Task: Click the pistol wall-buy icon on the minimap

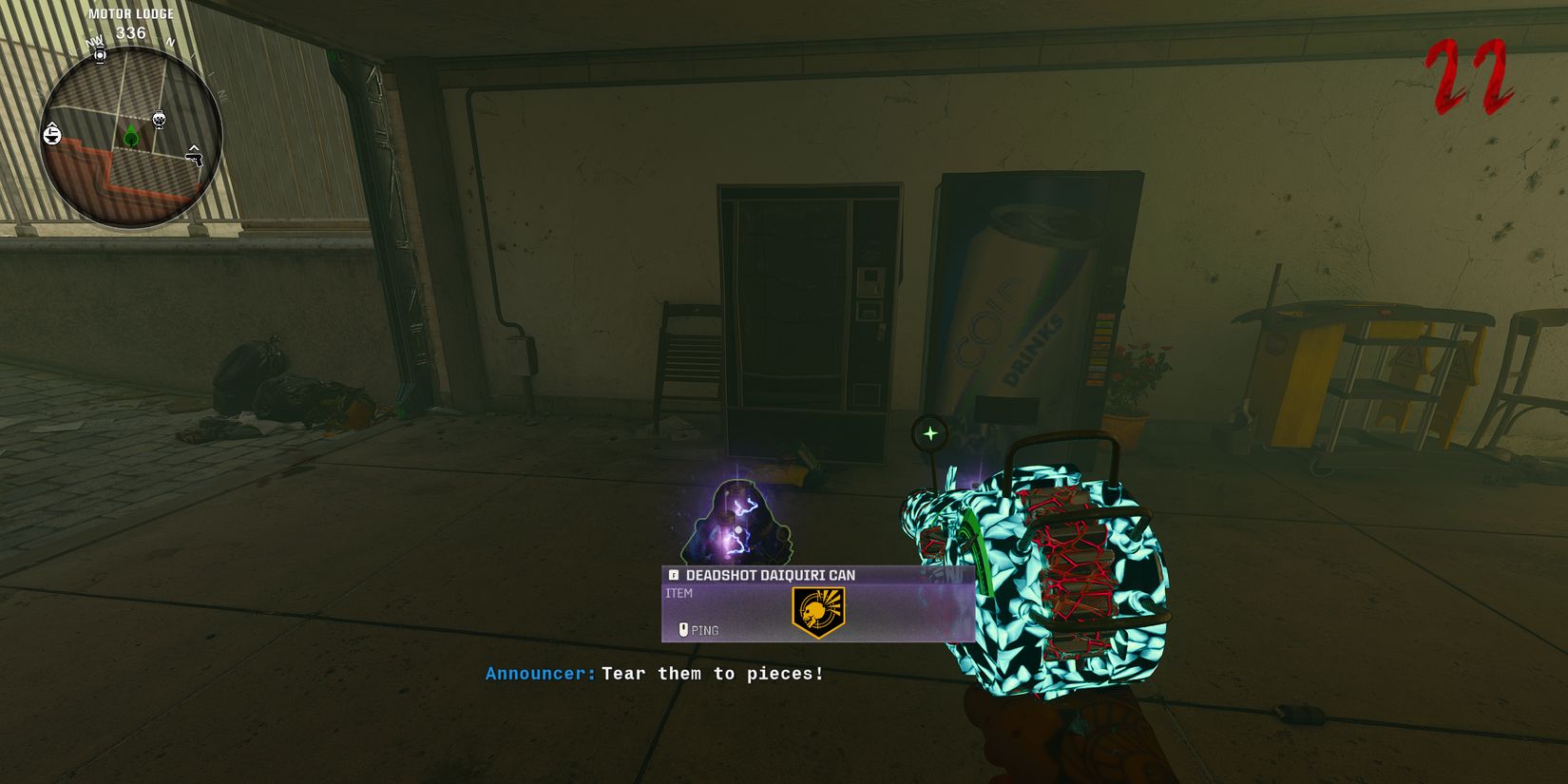Action: [x=196, y=159]
